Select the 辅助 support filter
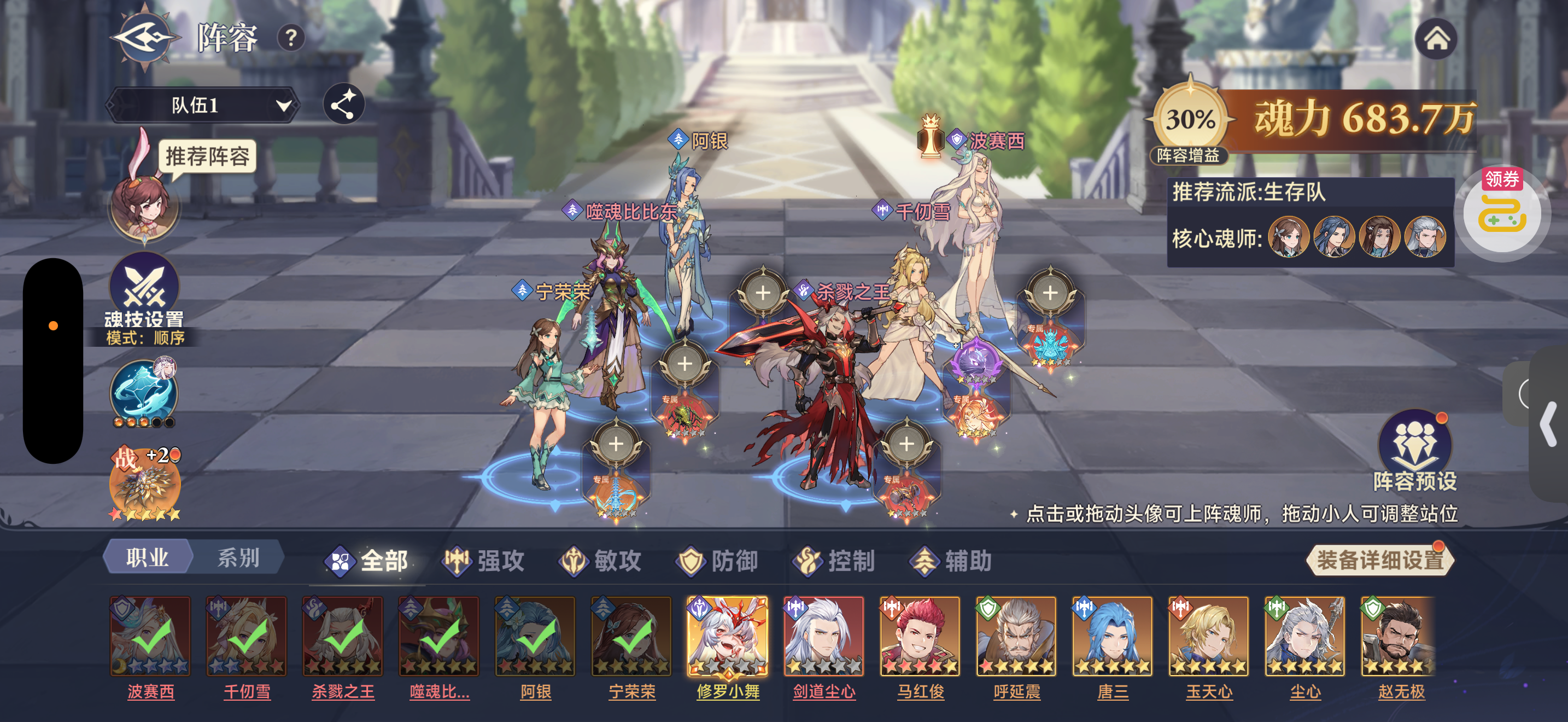Screen dimensions: 1568x722 [x=951, y=561]
